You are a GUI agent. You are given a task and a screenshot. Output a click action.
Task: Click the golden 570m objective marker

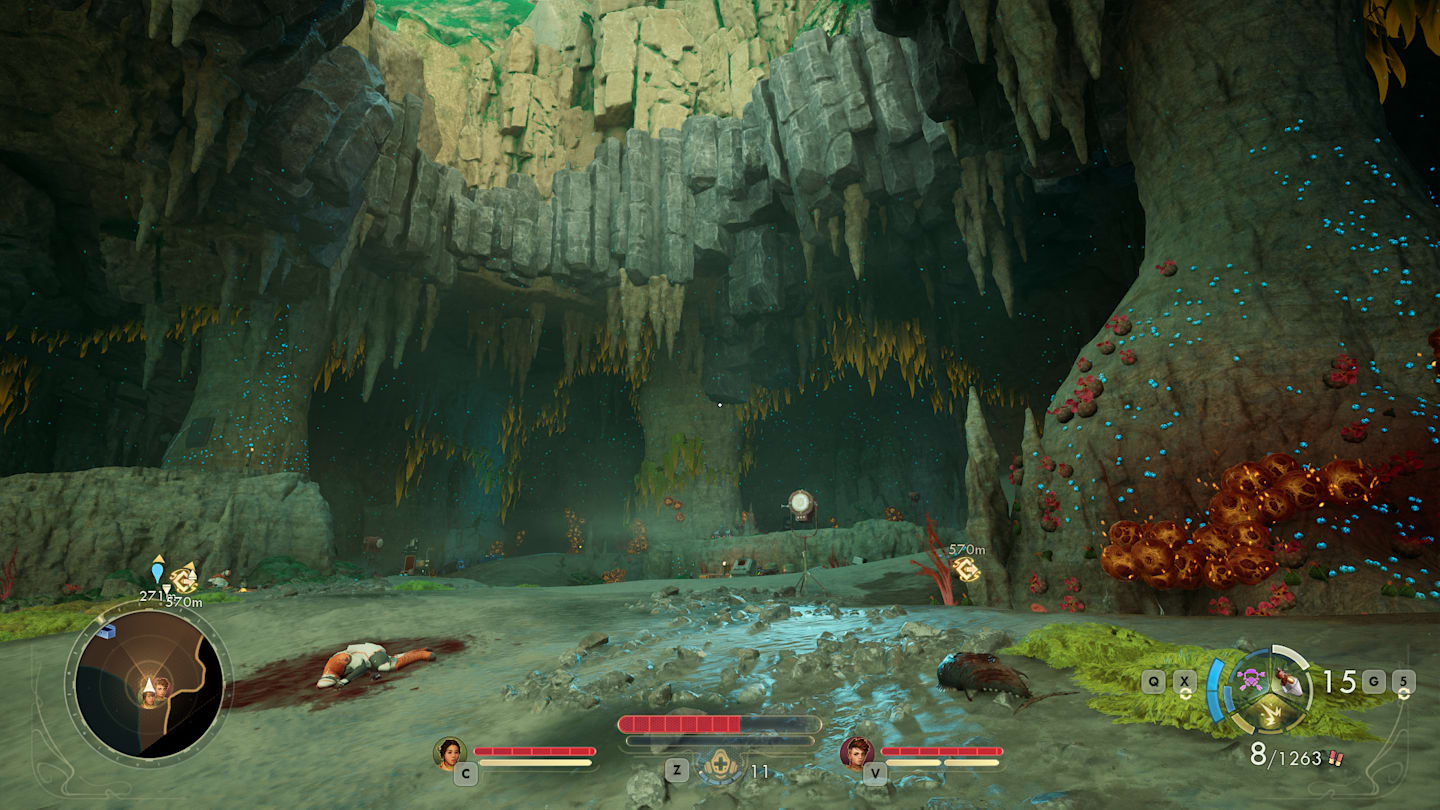(x=966, y=569)
